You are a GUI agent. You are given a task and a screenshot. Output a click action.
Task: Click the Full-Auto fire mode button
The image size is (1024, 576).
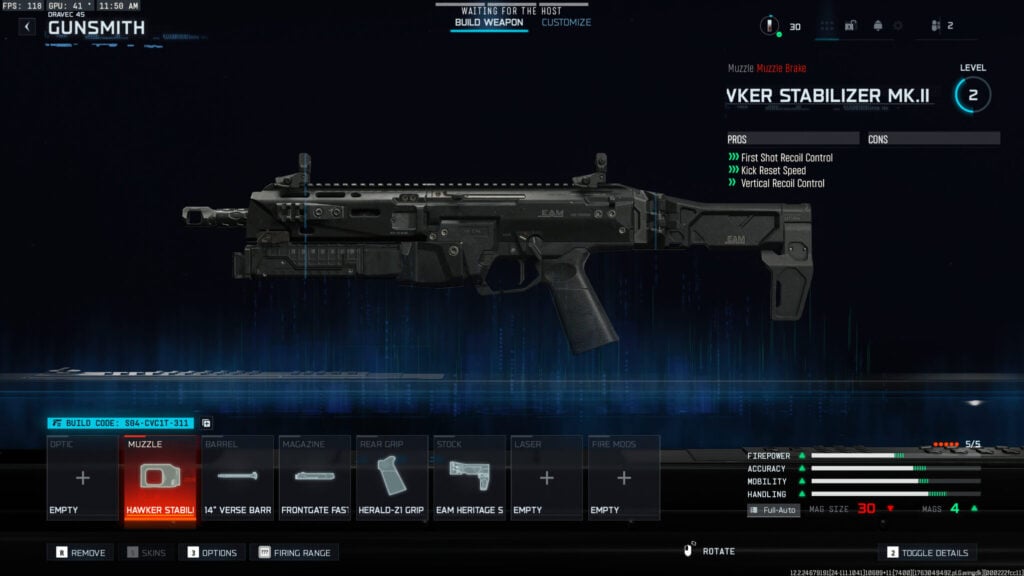point(774,510)
